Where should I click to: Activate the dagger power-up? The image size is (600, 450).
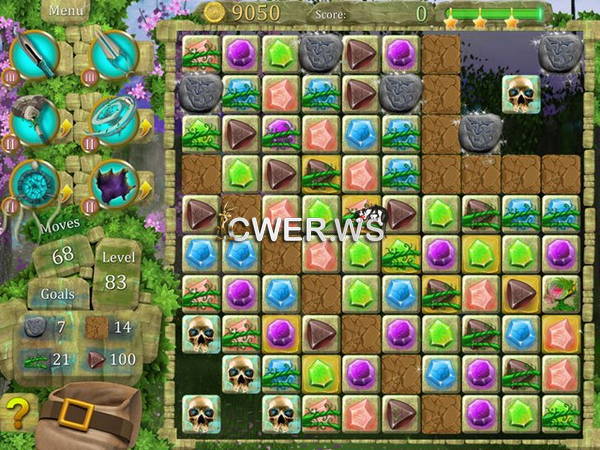[37, 50]
